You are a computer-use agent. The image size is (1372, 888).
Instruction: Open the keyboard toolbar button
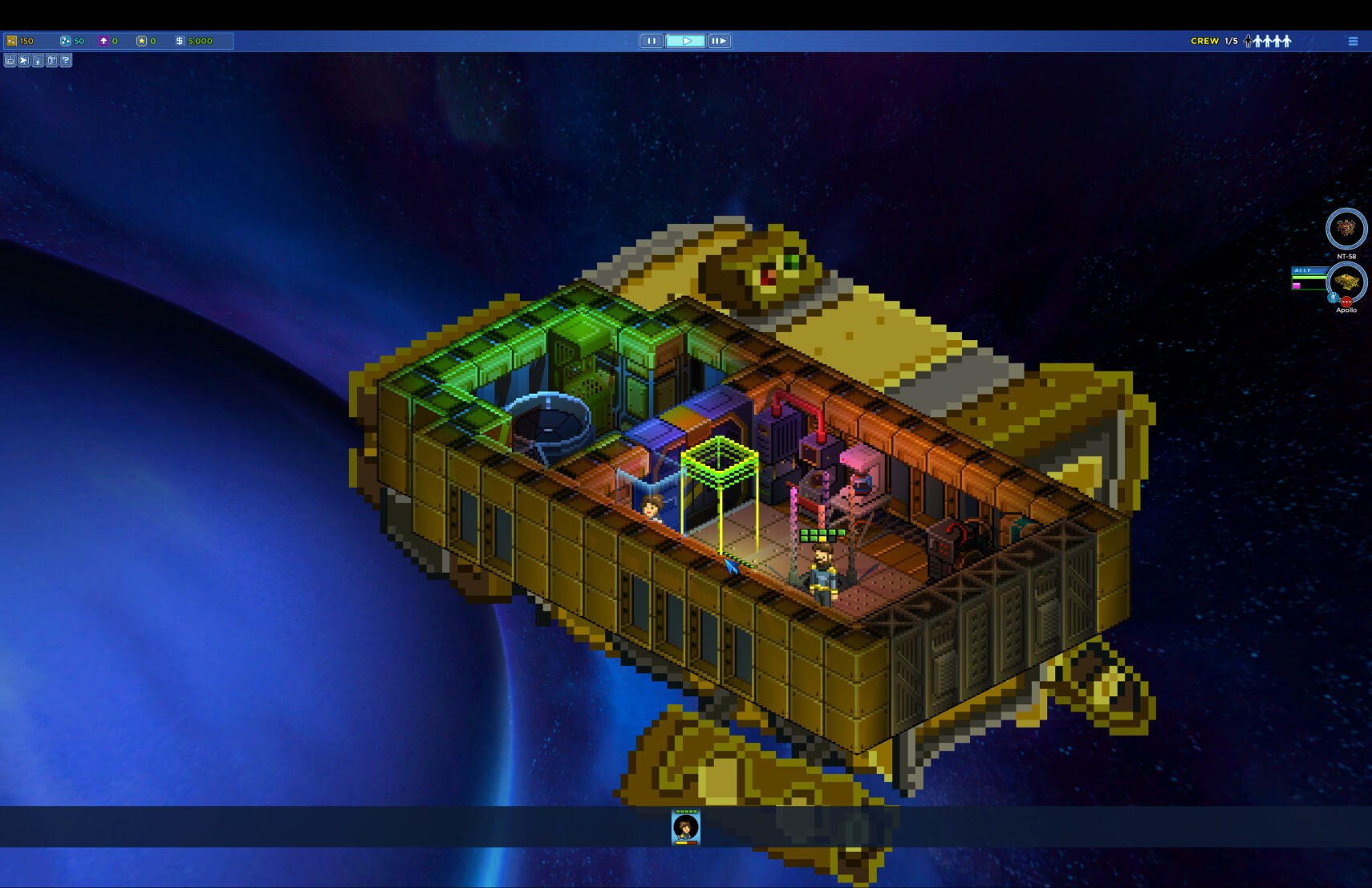[10, 61]
